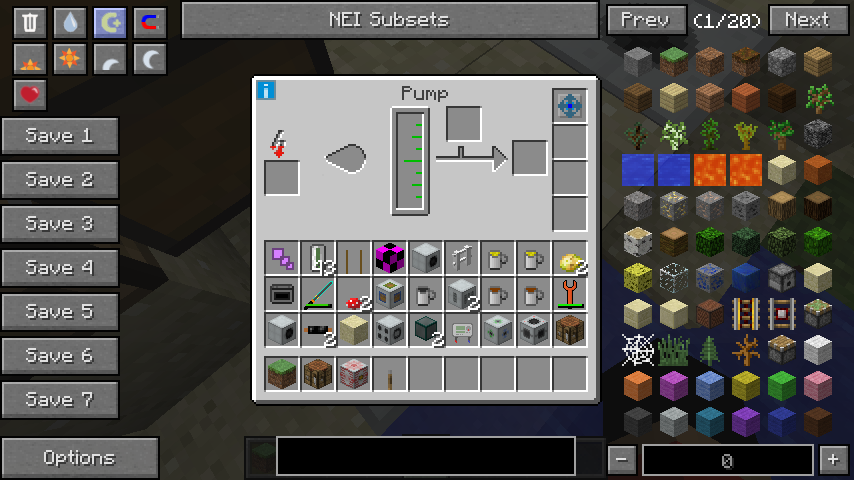Increase item quantity with the plus button
The image size is (854, 480).
click(x=833, y=460)
